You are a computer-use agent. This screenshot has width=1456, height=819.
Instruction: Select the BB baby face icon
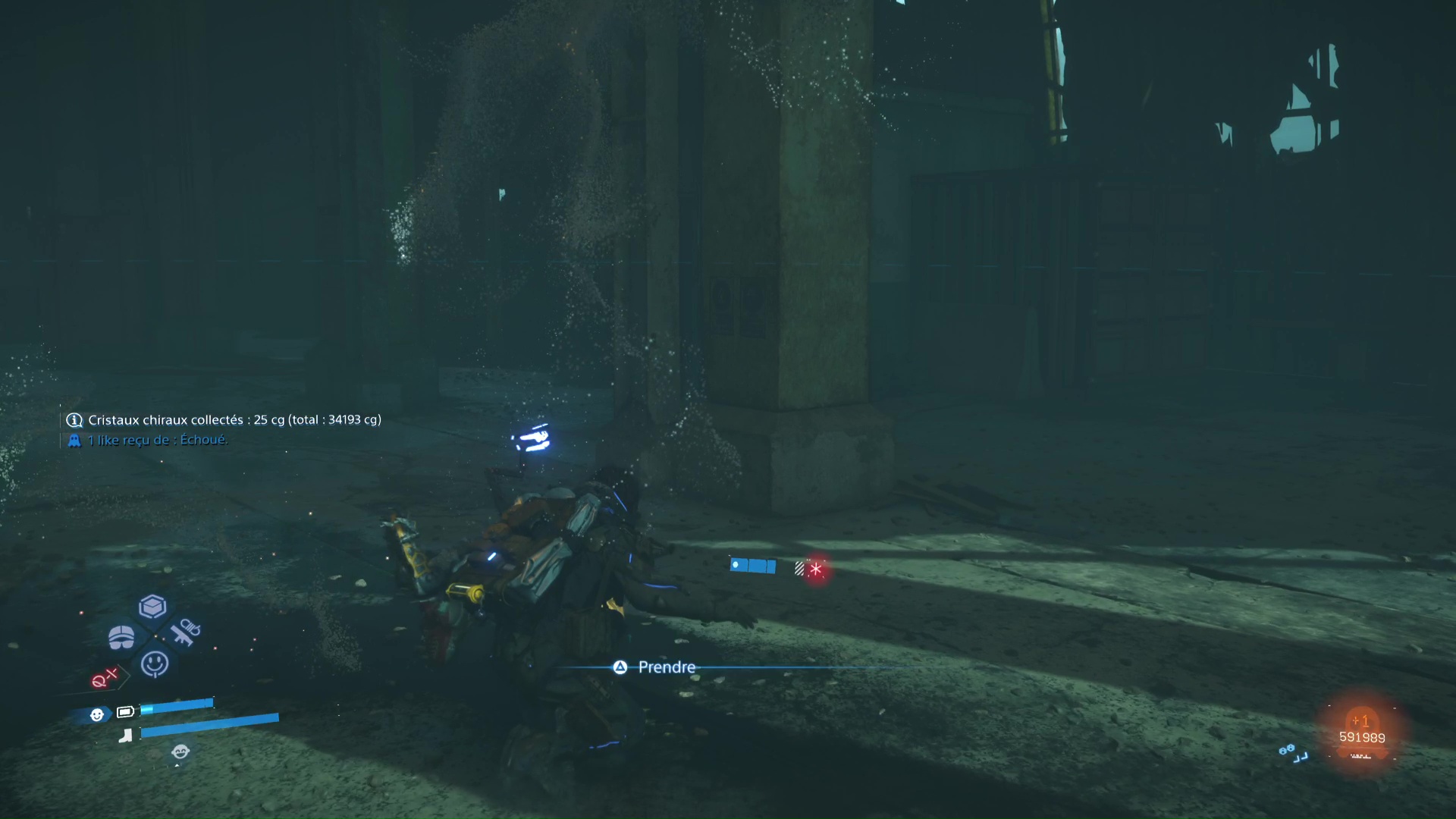pyautogui.click(x=96, y=714)
